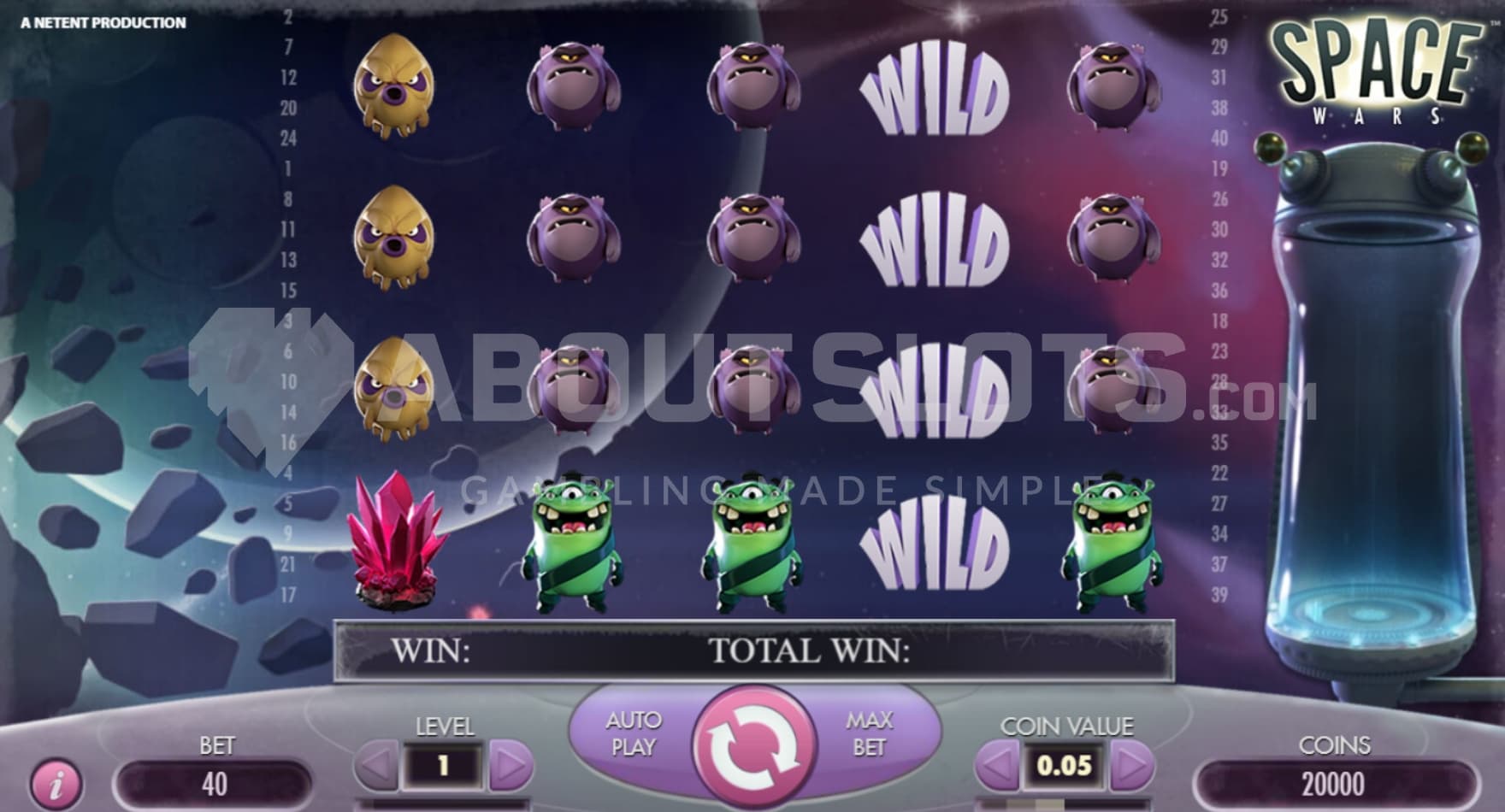
Task: Lower the Coin Value
Action: (997, 765)
